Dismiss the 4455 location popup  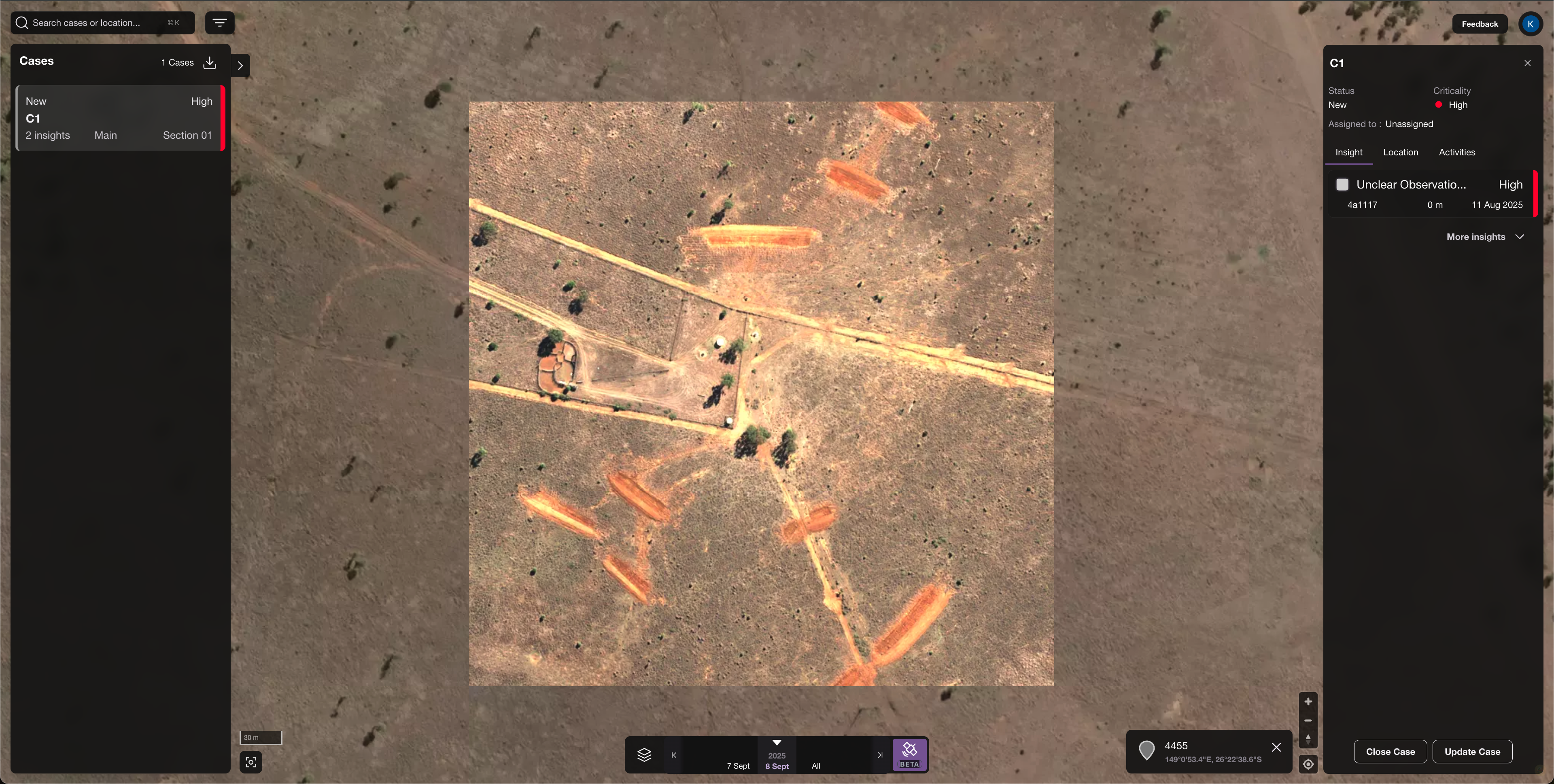[1276, 747]
